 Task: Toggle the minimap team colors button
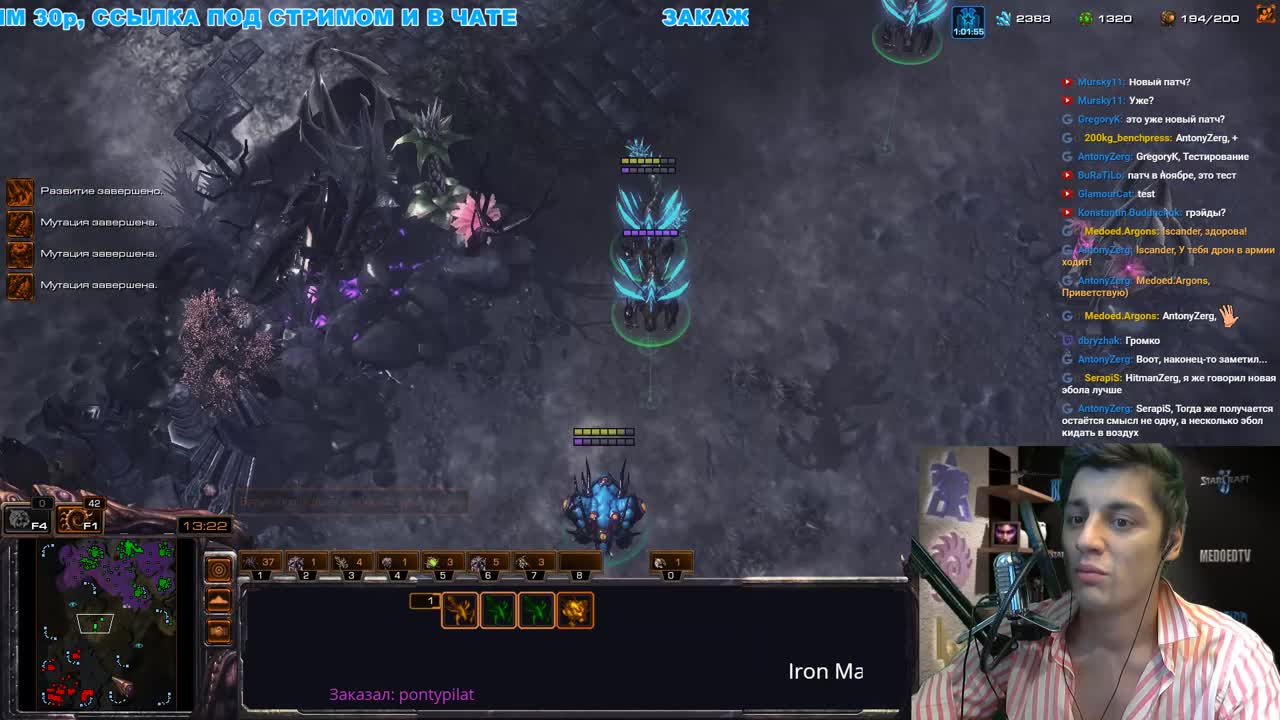218,631
